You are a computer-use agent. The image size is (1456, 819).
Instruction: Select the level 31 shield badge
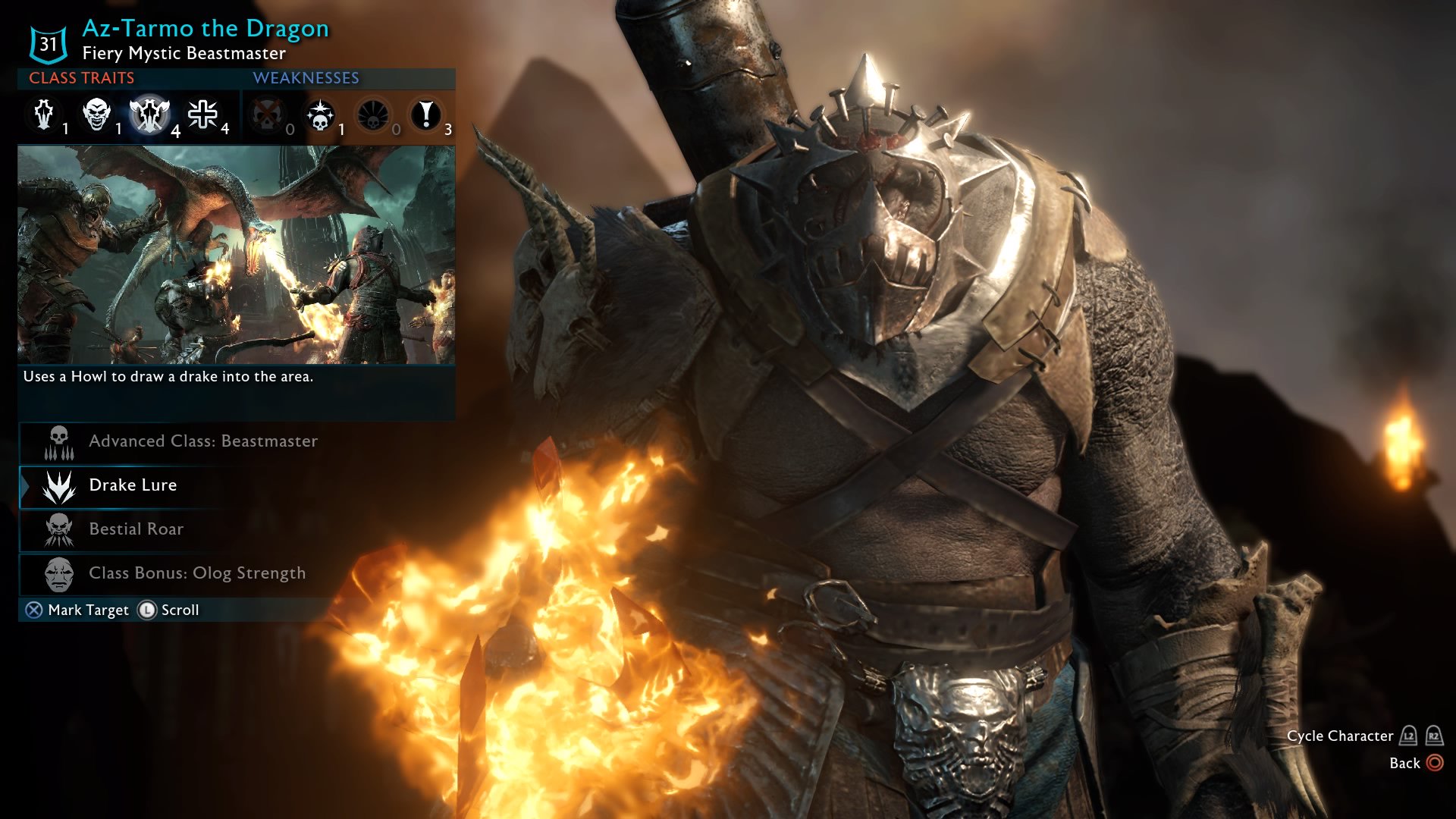[47, 43]
